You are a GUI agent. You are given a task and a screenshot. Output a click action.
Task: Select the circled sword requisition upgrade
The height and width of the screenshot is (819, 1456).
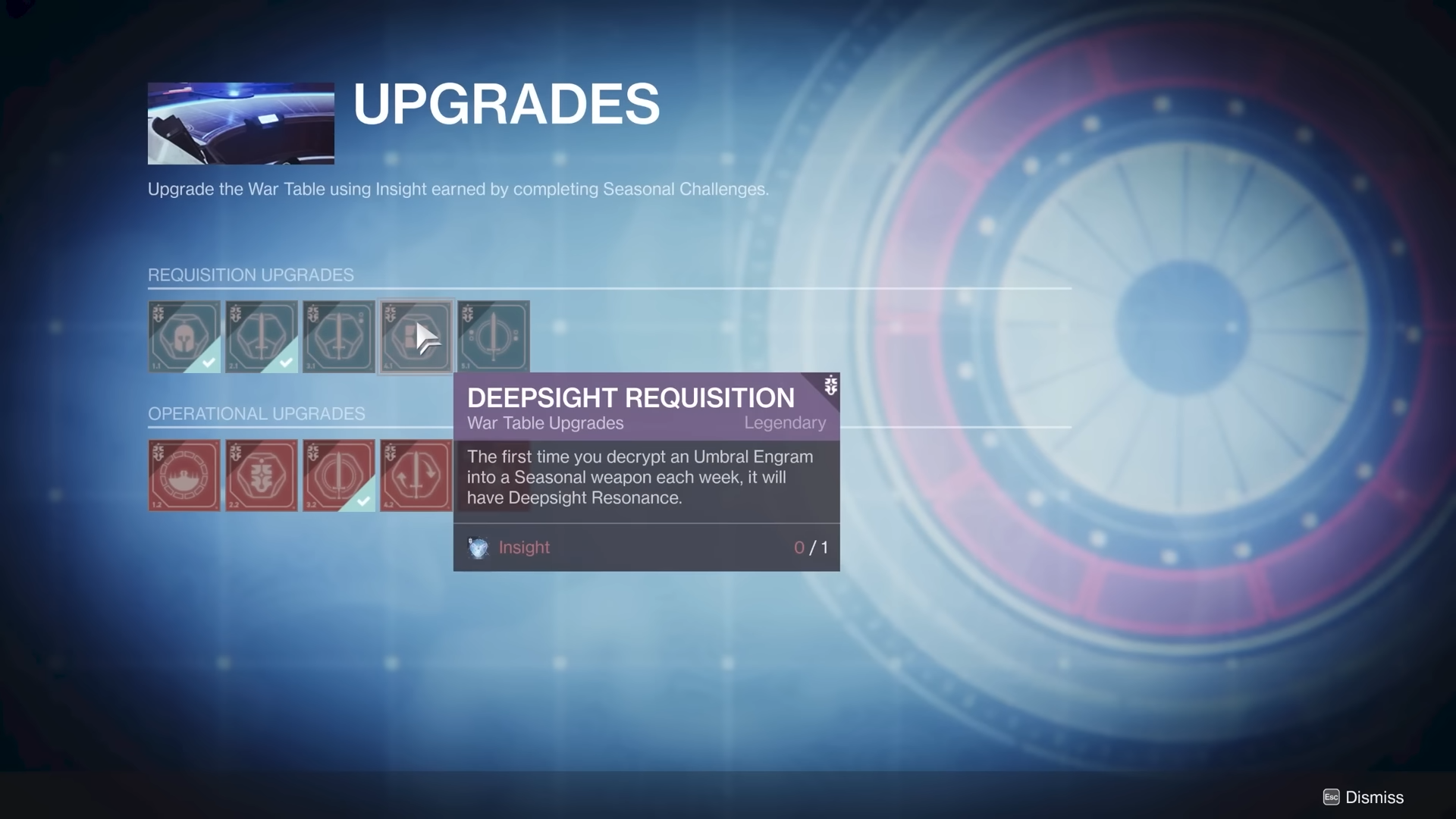coord(494,337)
